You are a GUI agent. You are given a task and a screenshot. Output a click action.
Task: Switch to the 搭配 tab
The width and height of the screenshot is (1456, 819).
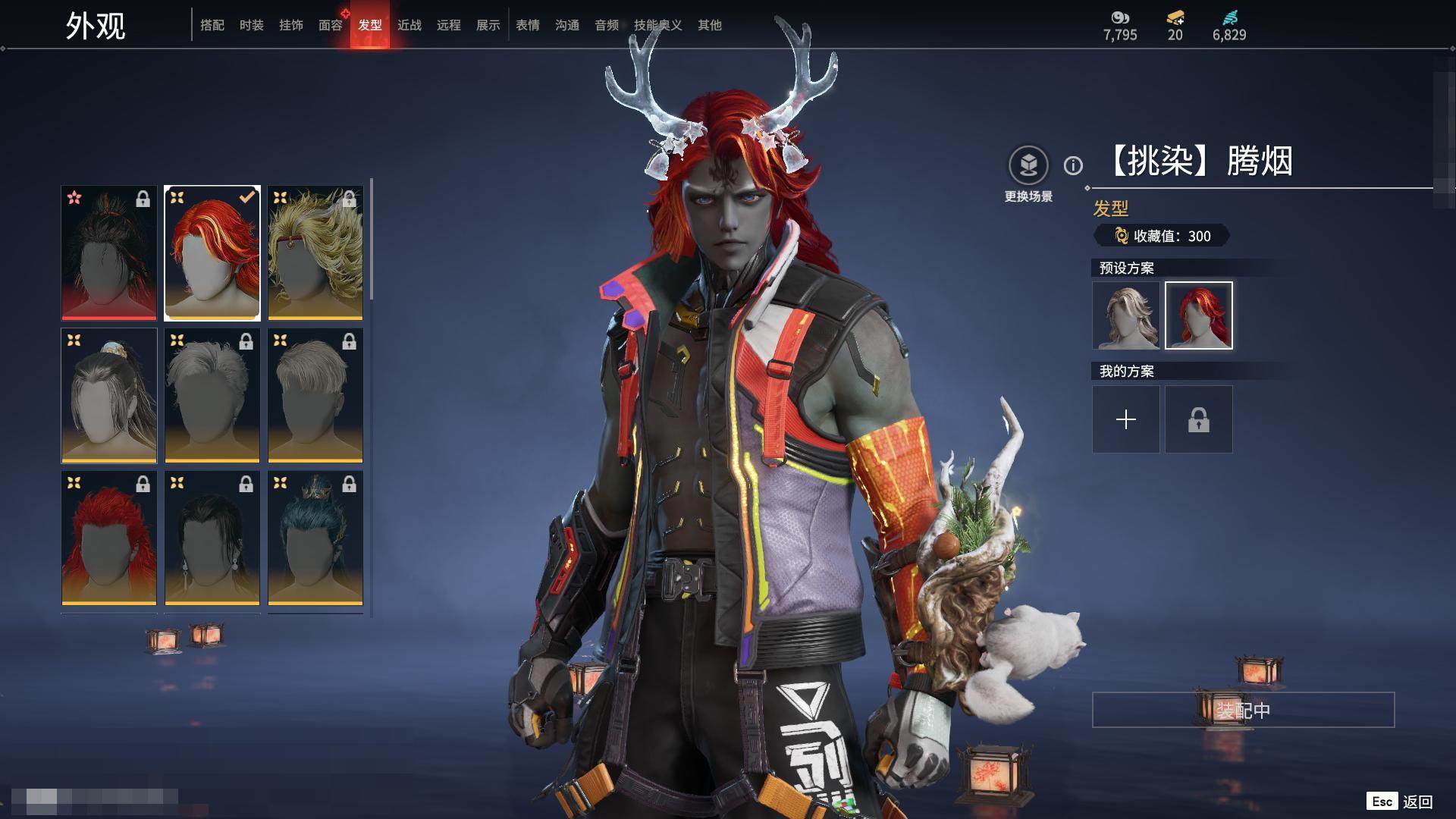pyautogui.click(x=212, y=25)
